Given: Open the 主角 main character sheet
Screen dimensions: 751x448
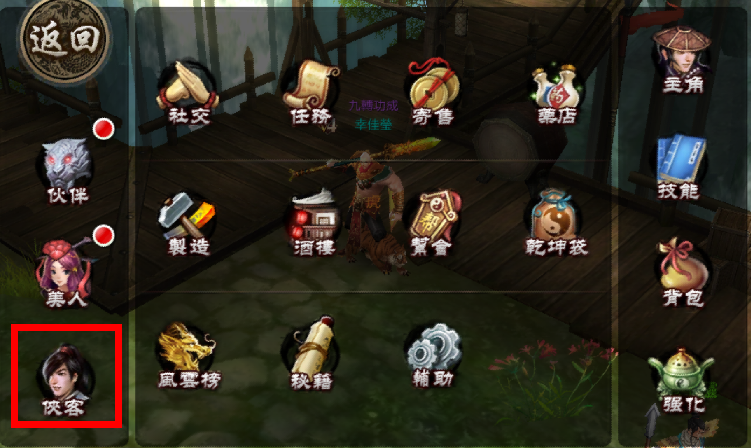Looking at the screenshot, I should tap(680, 58).
